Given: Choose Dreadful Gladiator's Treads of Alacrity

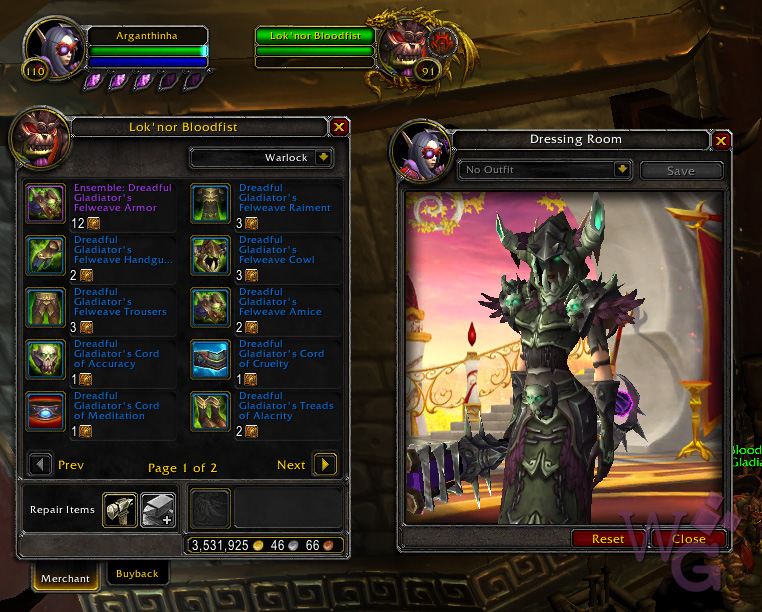Looking at the screenshot, I should (x=210, y=412).
